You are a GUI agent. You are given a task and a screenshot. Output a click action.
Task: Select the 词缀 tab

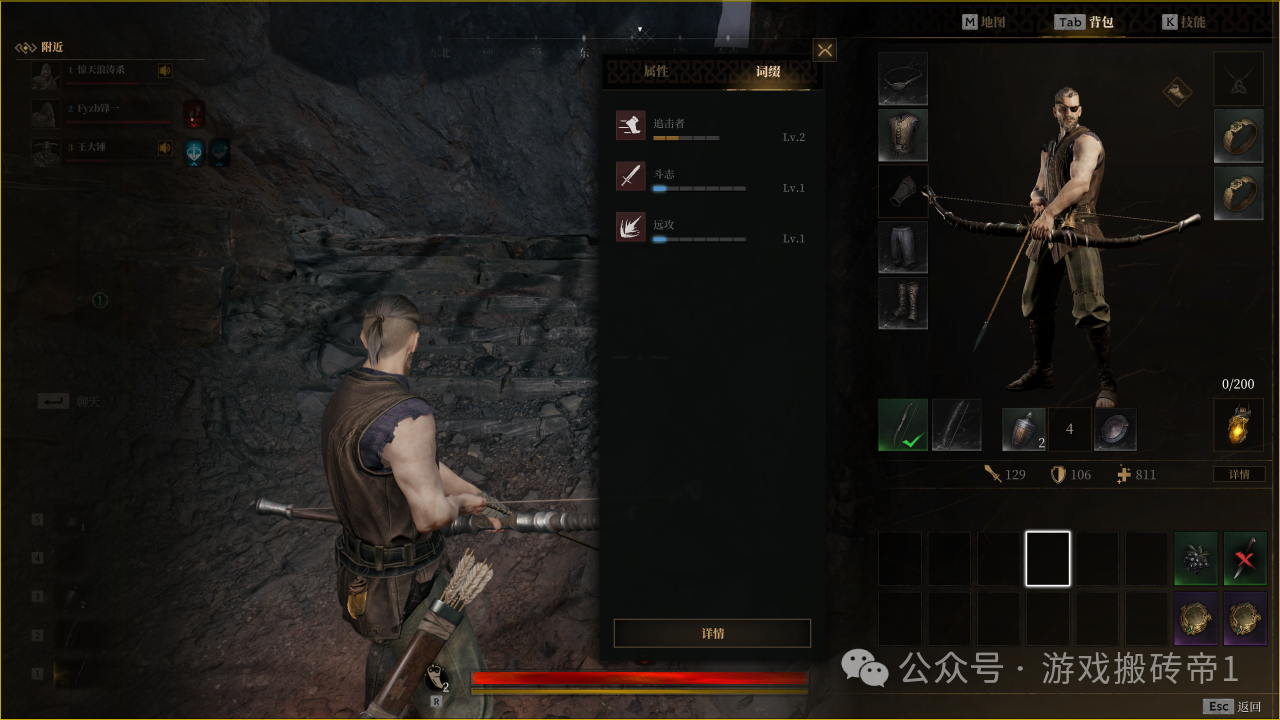pyautogui.click(x=768, y=72)
